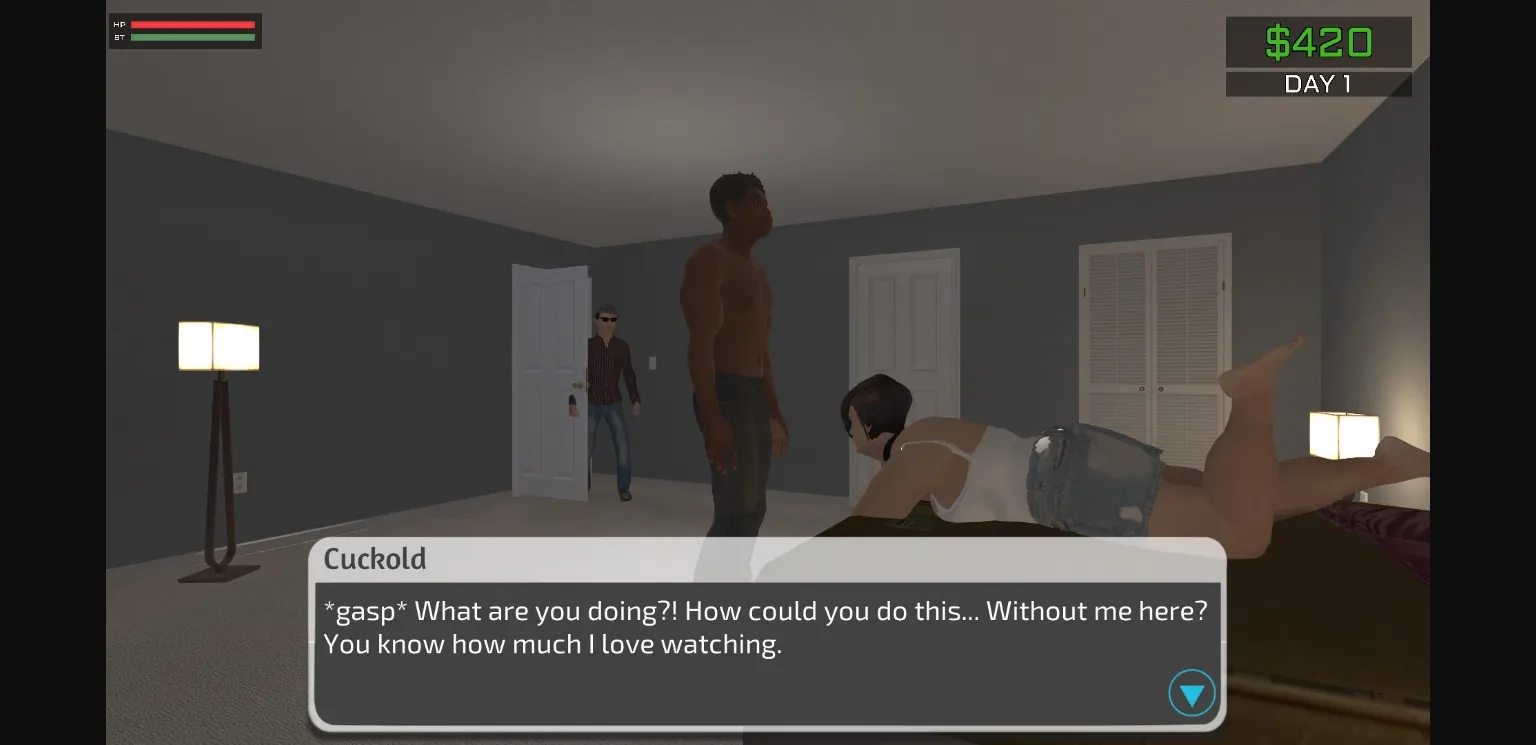Click the open white bedroom door
The height and width of the screenshot is (745, 1536).
tap(550, 380)
